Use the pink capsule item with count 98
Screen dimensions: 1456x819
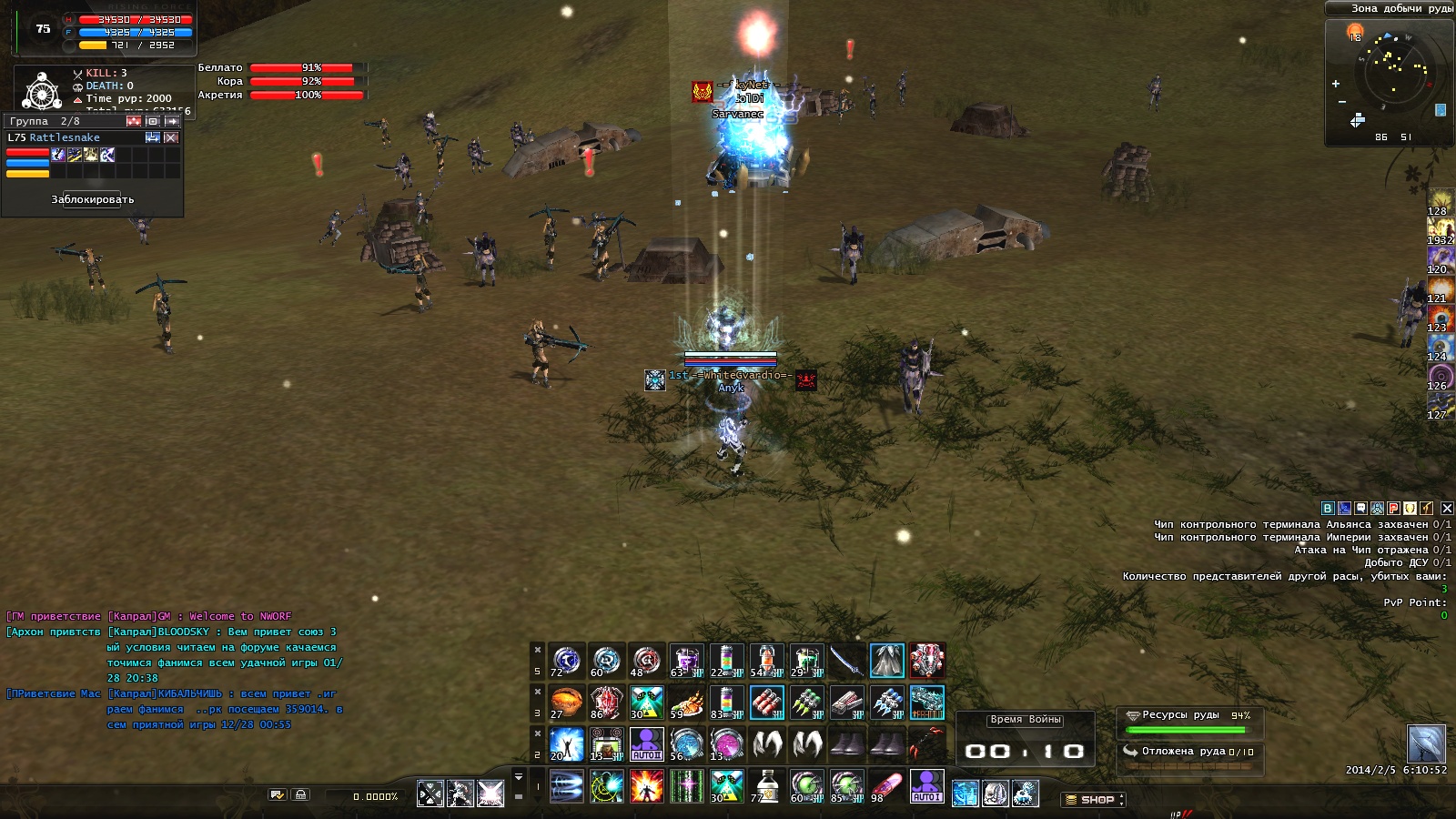coord(886,786)
